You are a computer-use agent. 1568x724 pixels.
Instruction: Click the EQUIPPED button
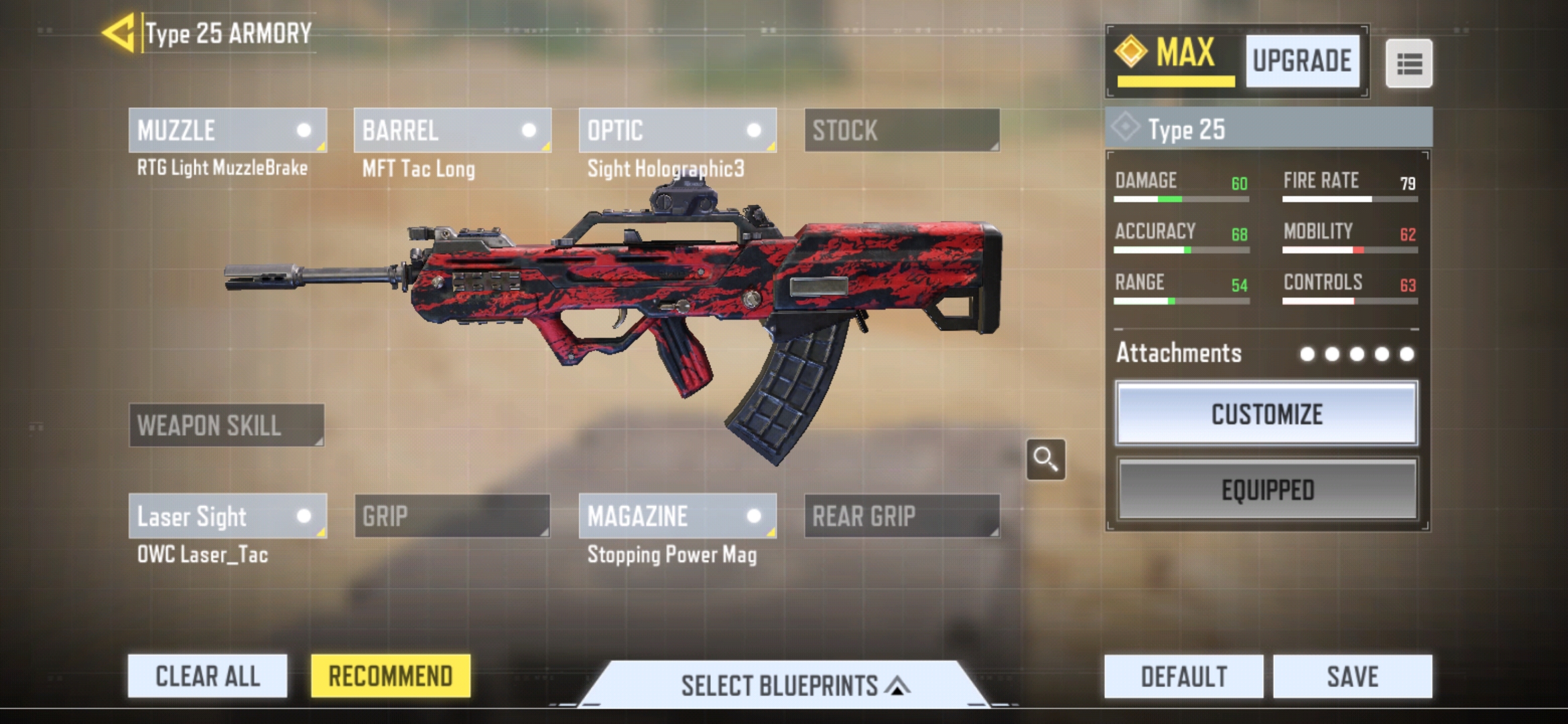[1266, 489]
